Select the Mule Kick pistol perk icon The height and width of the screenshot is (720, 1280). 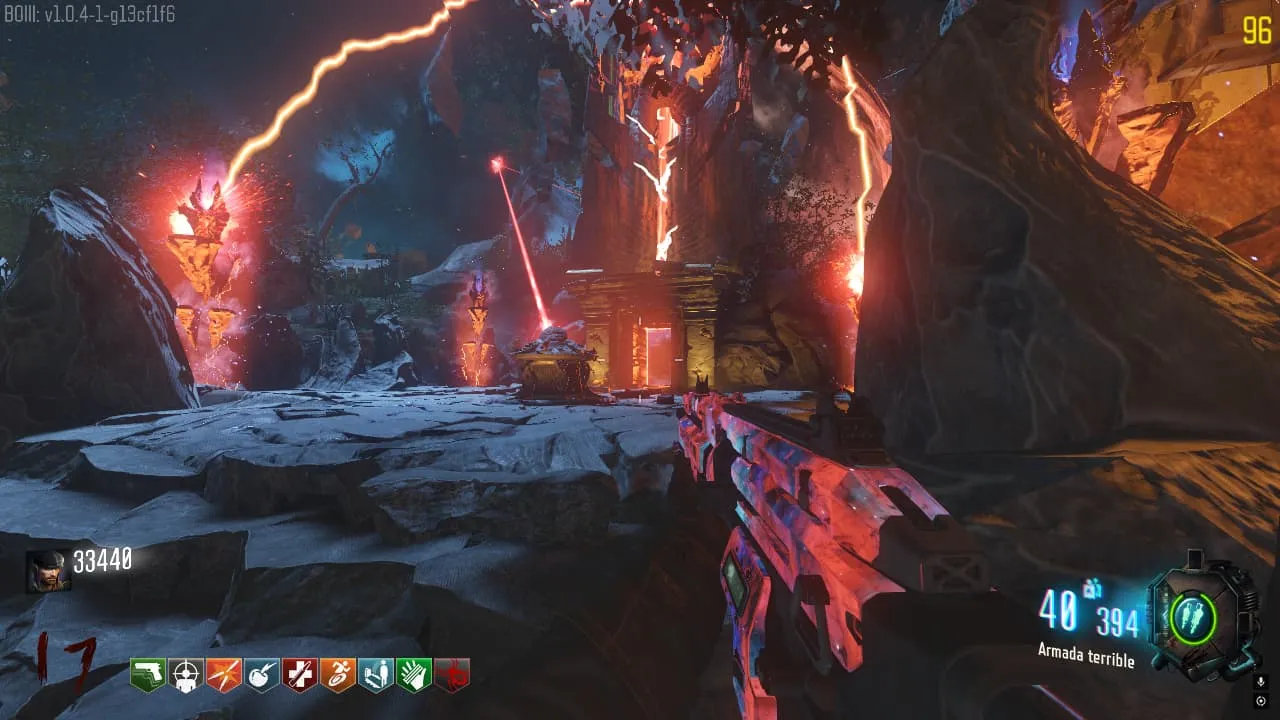[147, 675]
